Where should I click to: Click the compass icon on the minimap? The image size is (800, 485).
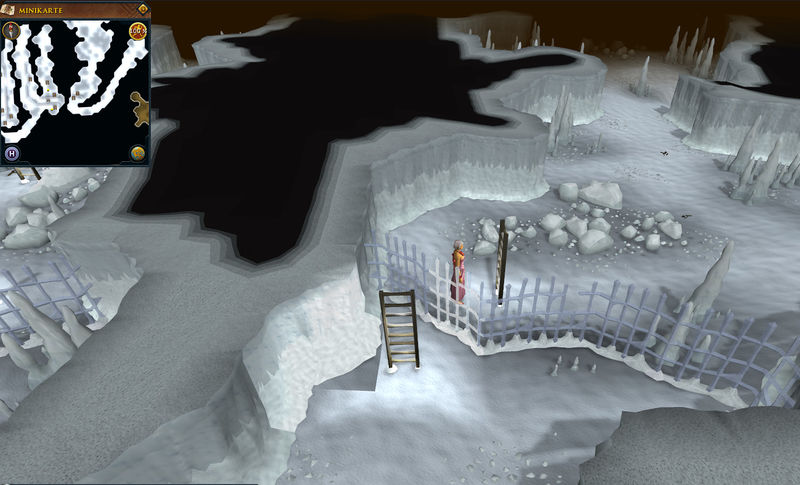pos(12,31)
